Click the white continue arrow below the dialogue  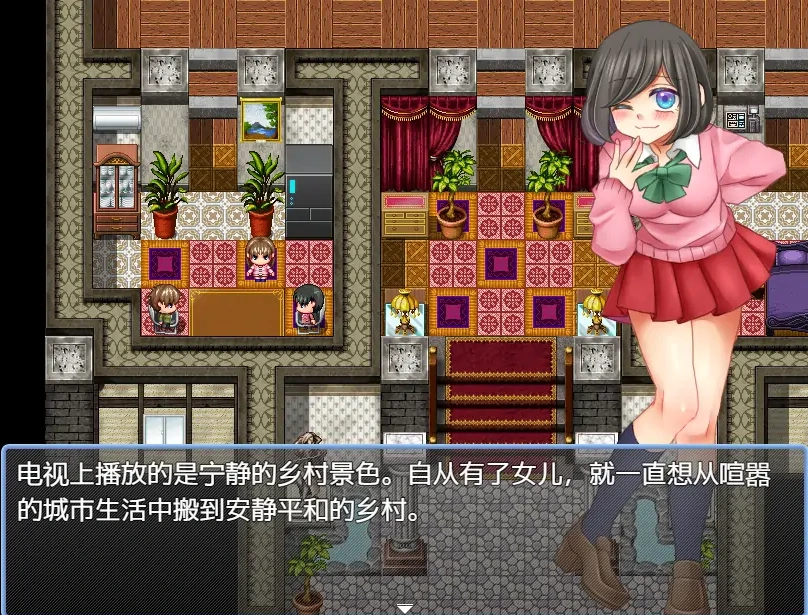(404, 607)
